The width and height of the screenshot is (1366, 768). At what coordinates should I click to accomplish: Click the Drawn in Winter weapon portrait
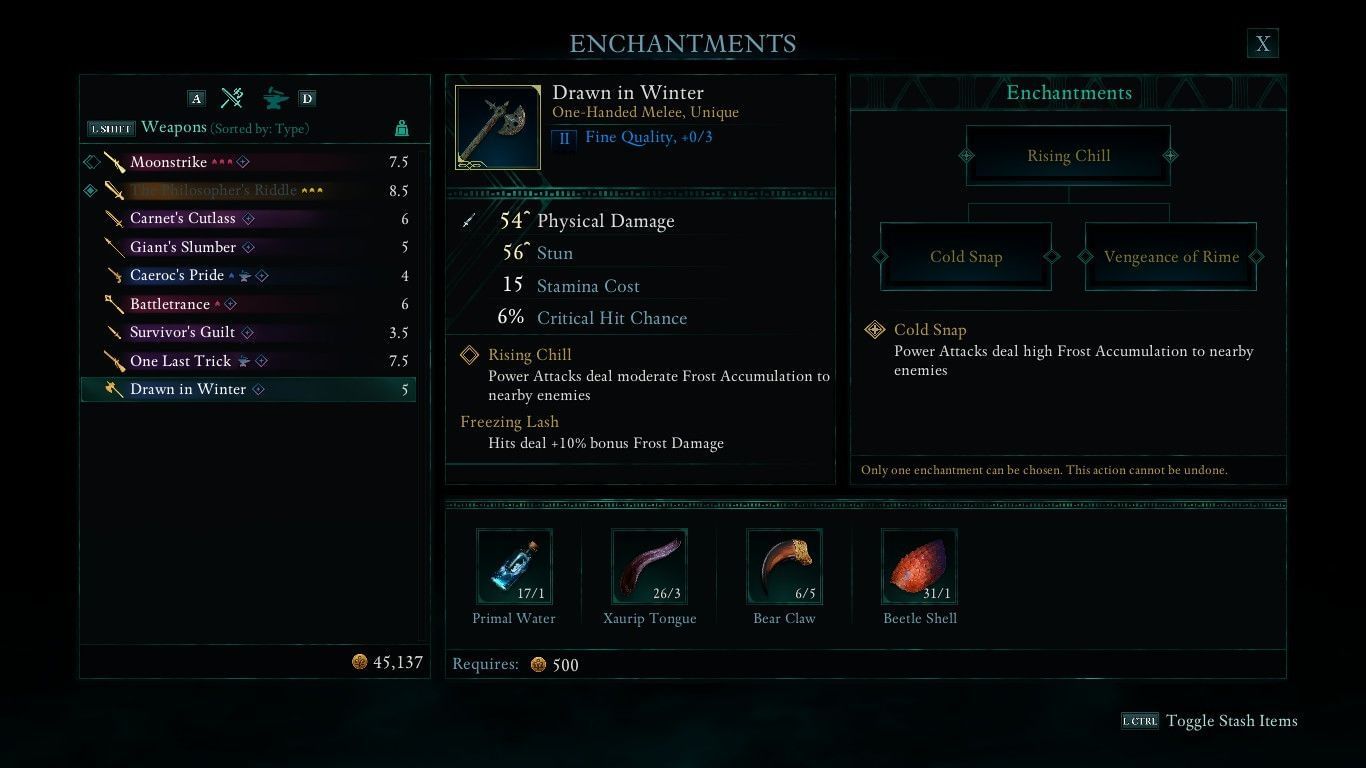497,128
